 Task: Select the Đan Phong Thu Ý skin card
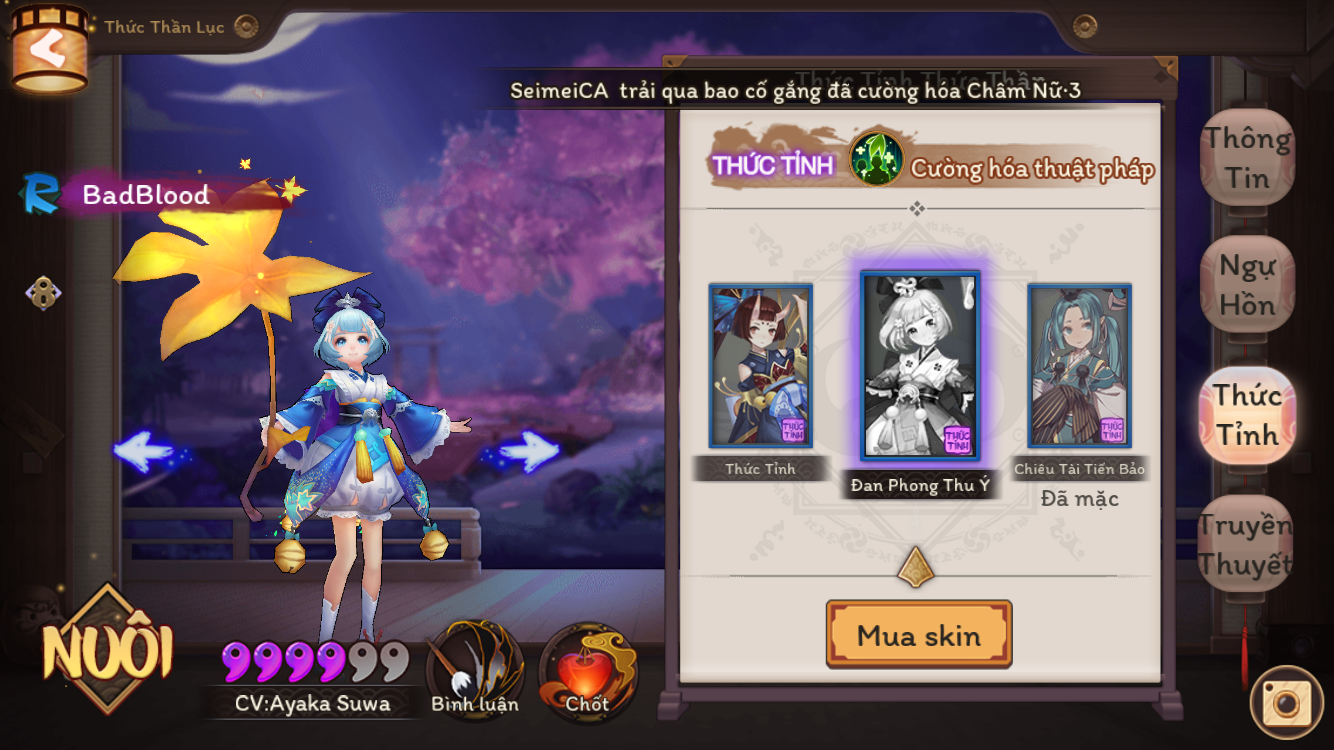920,366
